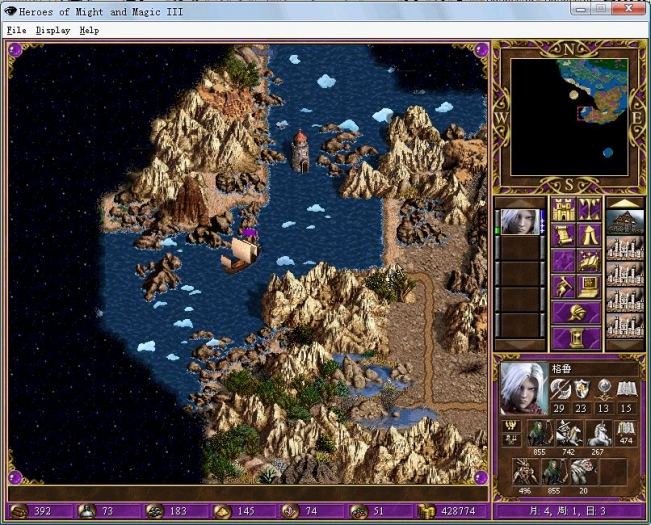
Task: Select the brown-roofed town in town list
Action: [x=625, y=224]
